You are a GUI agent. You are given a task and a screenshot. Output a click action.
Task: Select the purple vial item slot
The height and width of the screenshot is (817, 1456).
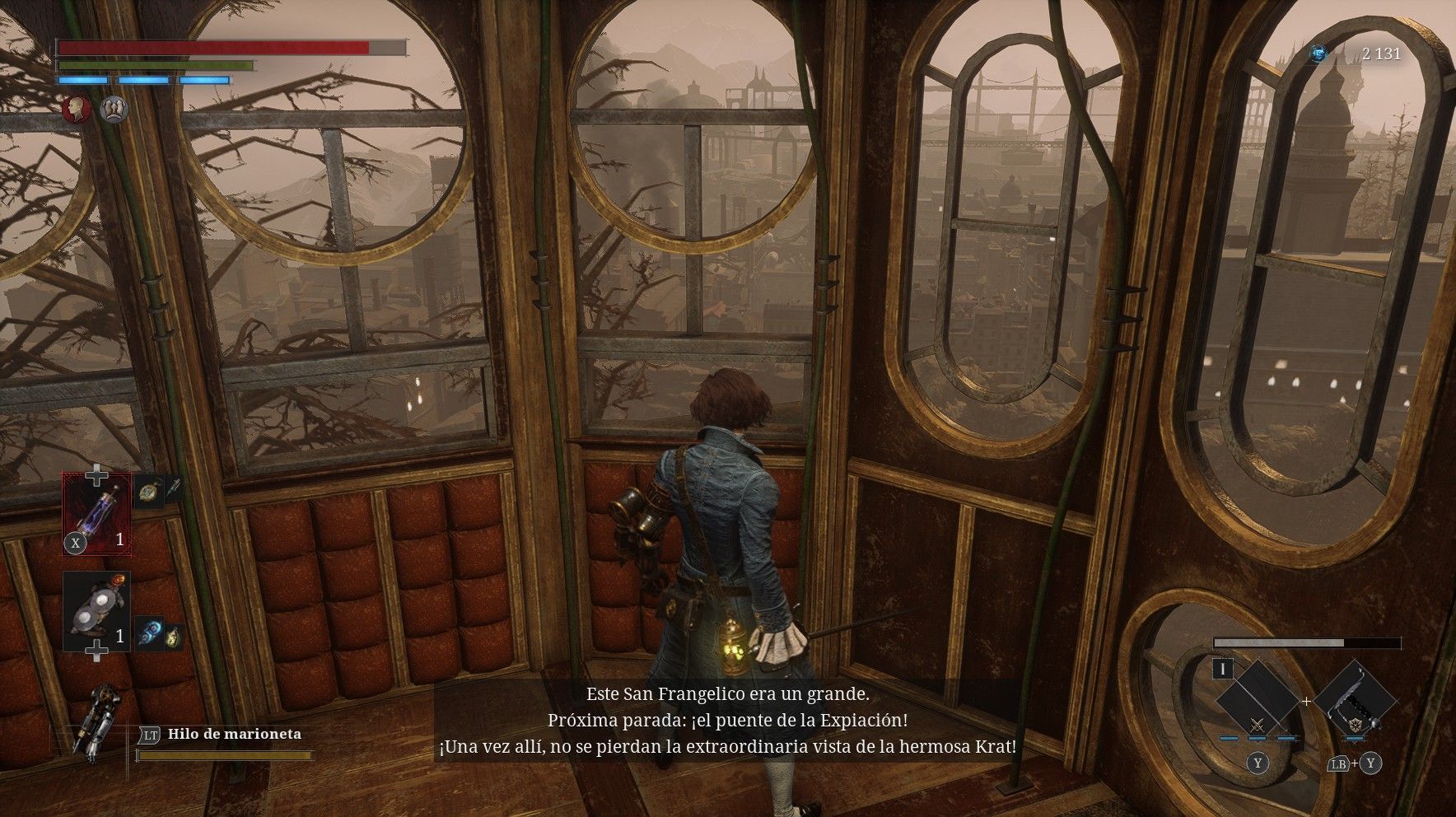pyautogui.click(x=97, y=514)
